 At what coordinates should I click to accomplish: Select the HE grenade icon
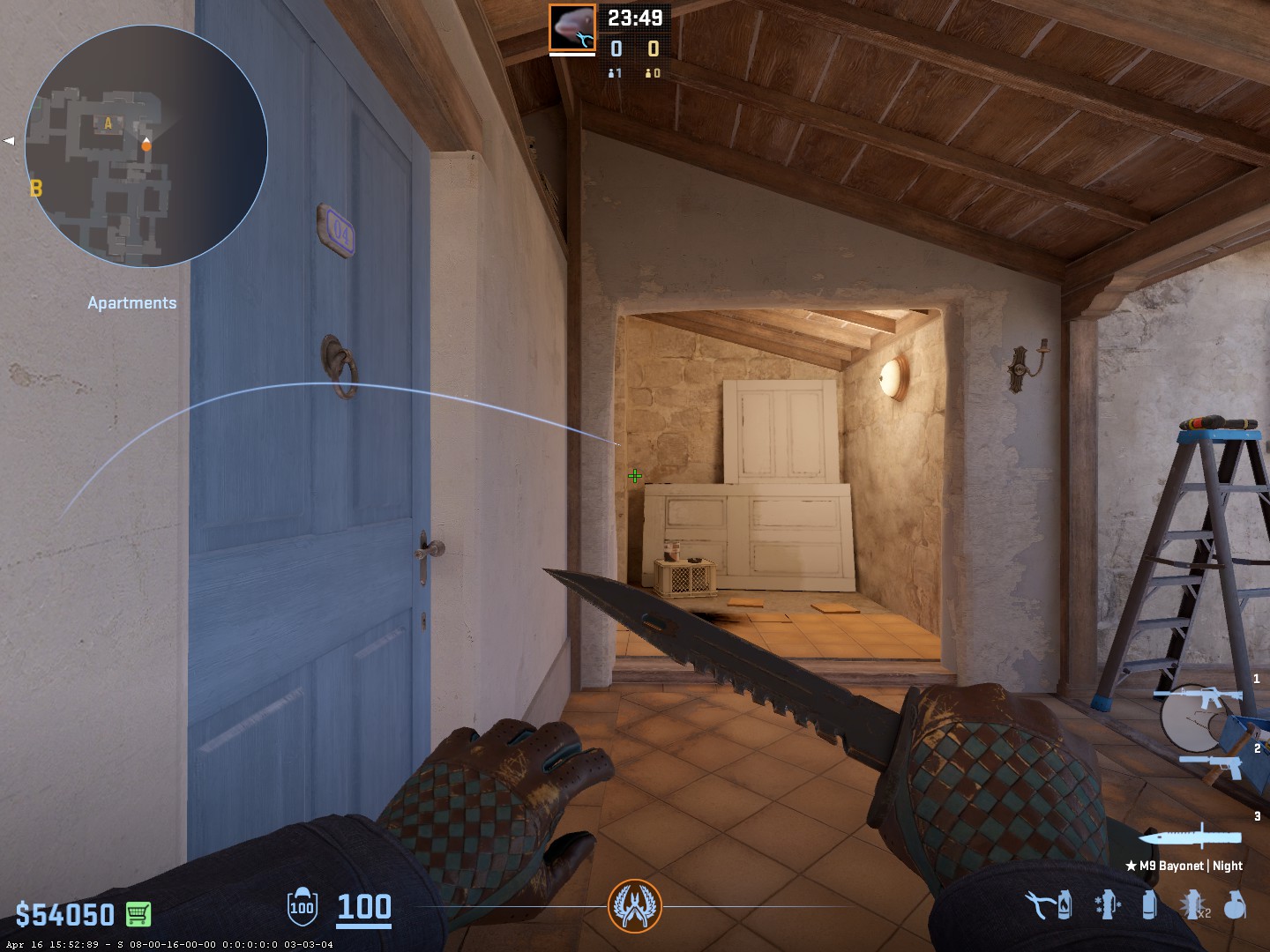click(x=1235, y=904)
